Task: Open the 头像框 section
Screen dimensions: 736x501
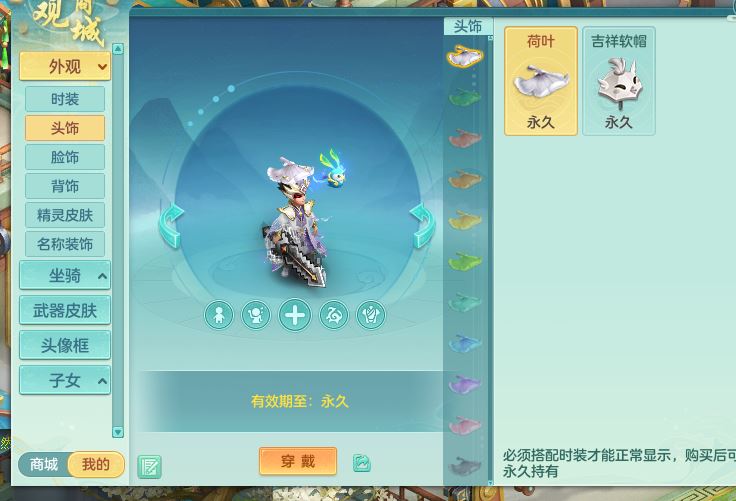Action: [x=65, y=345]
